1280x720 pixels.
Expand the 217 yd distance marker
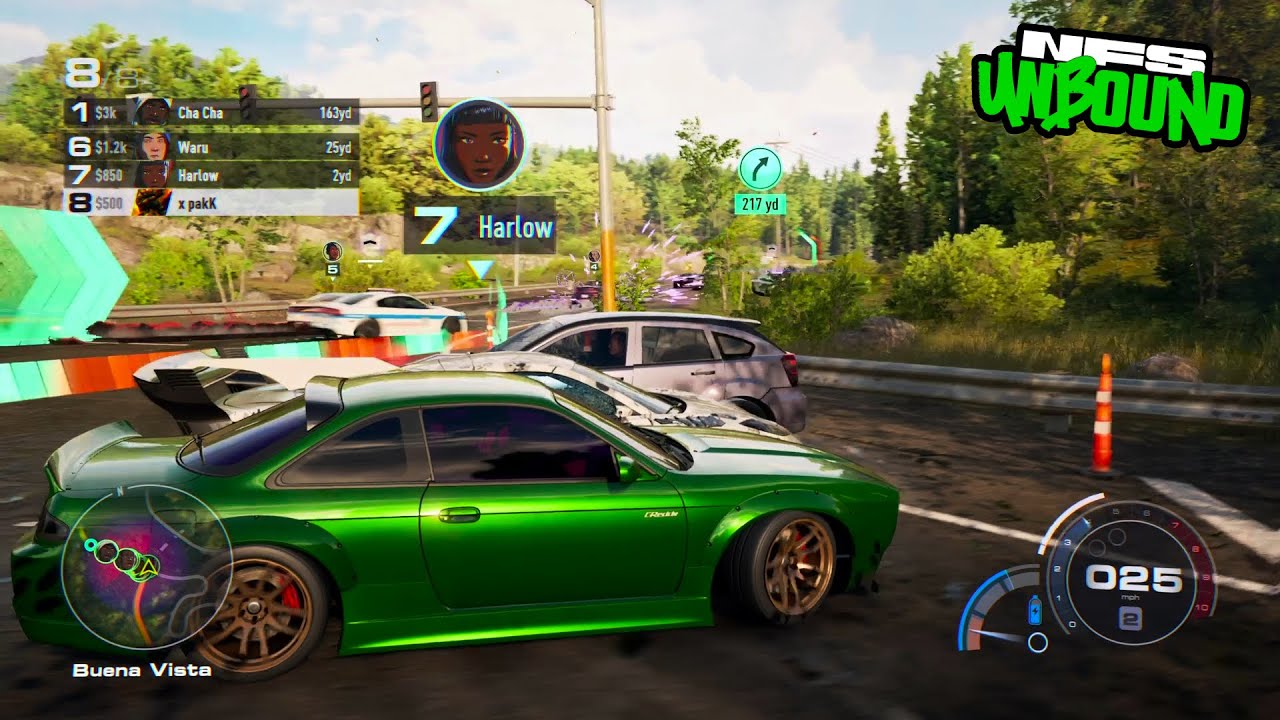coord(760,203)
